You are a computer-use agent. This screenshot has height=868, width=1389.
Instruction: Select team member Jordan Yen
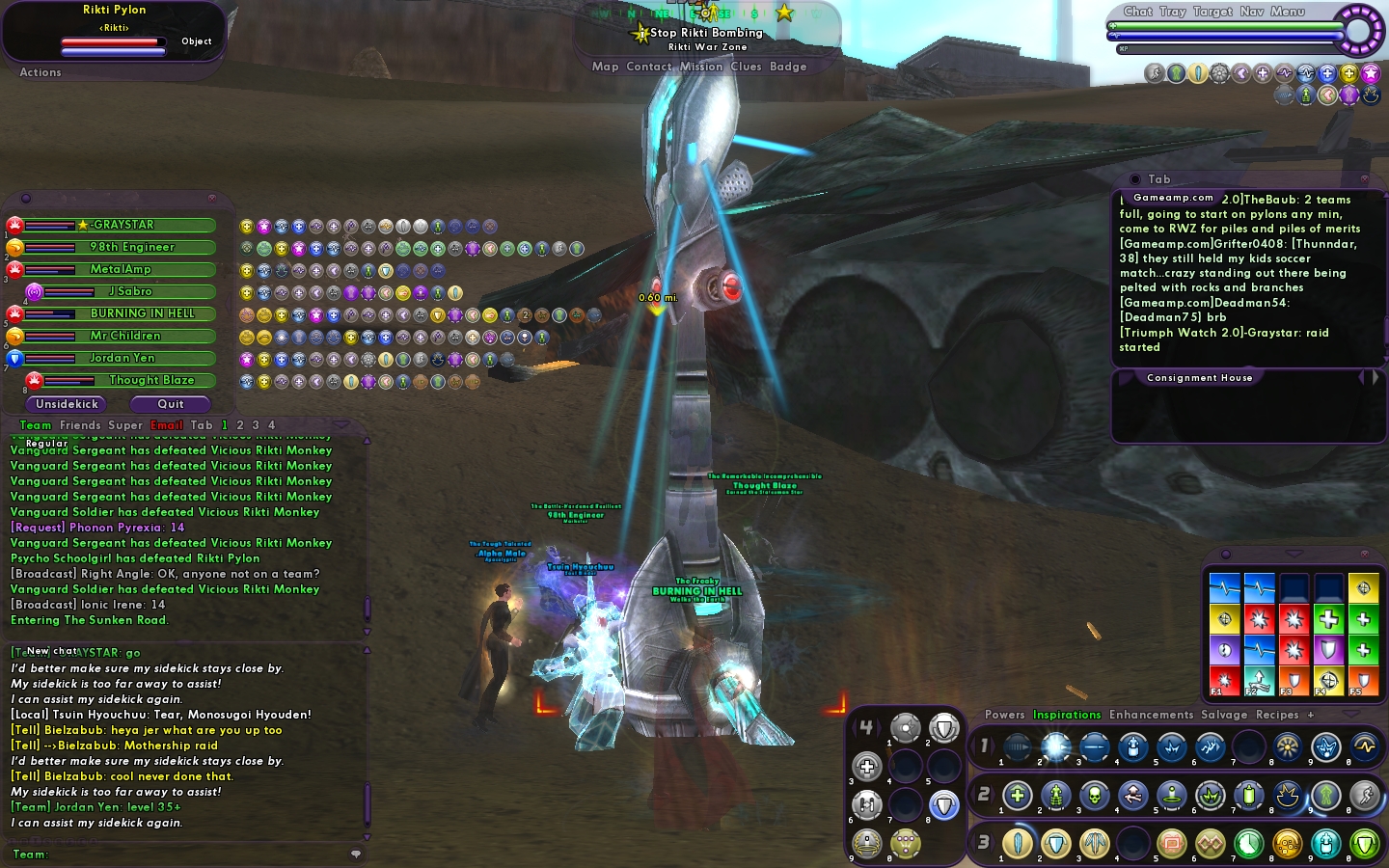tap(123, 358)
